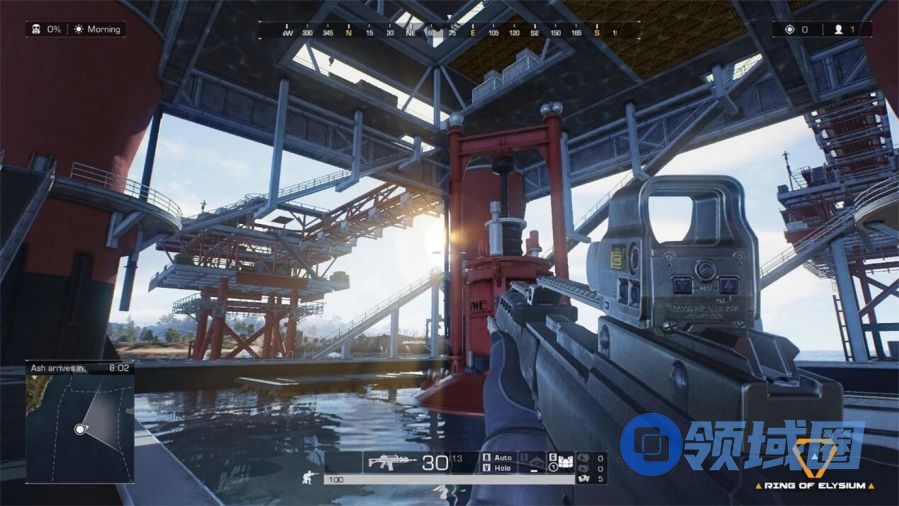Viewport: 899px width, 506px height.
Task: Click the compass heading bar
Action: tap(448, 33)
